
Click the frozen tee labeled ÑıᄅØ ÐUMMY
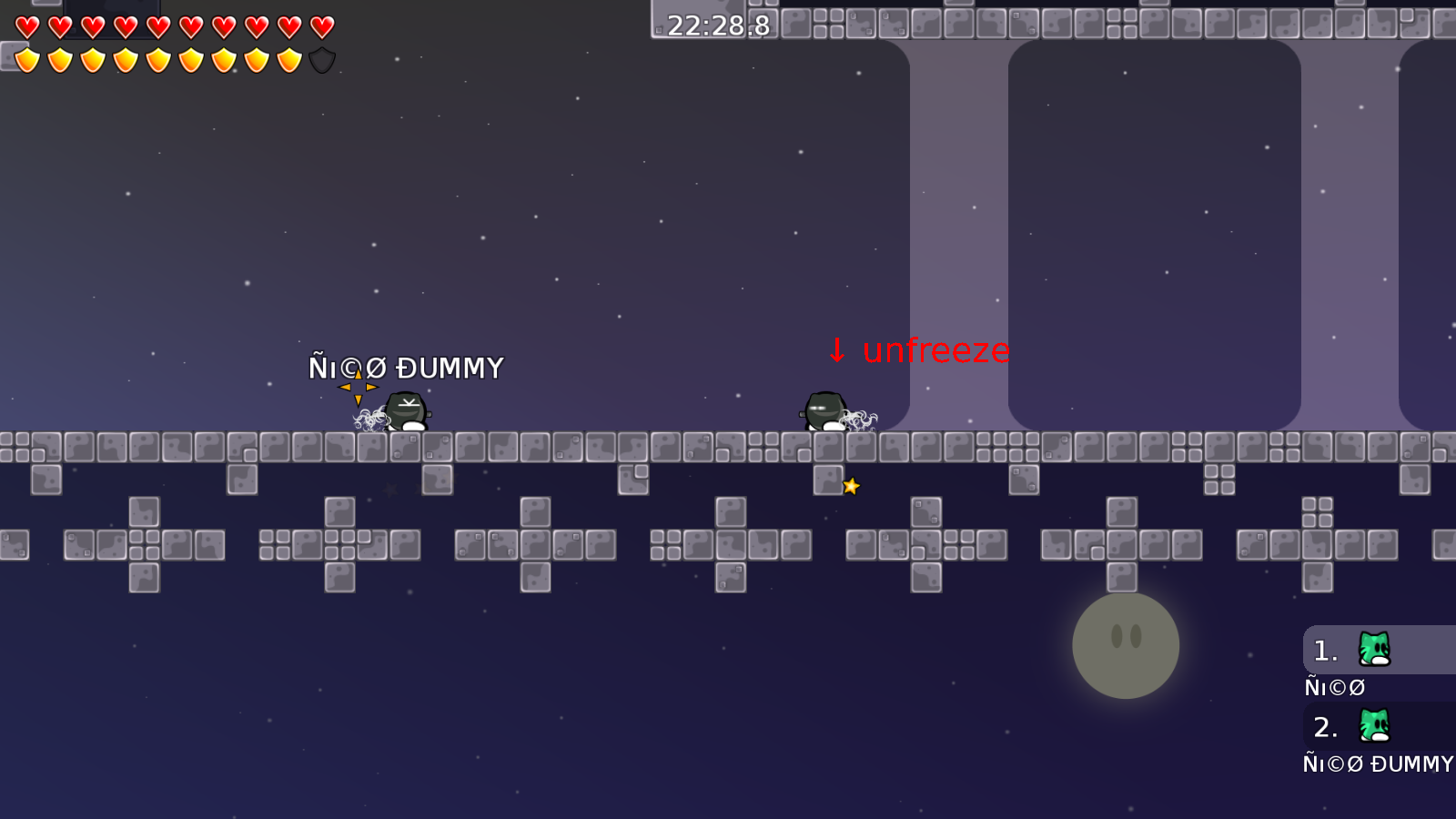coord(407,411)
